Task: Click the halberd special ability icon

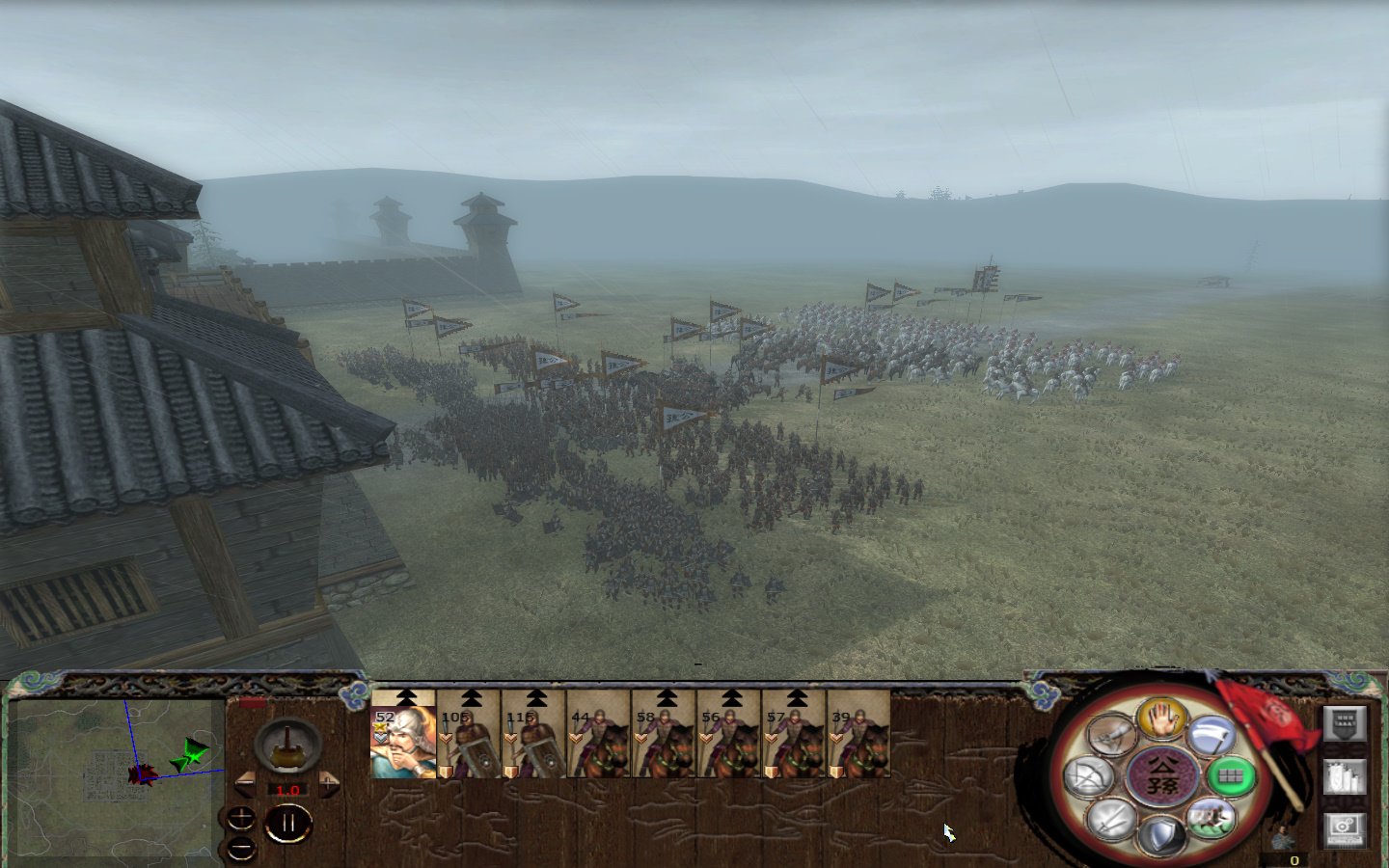Action: (x=1212, y=735)
